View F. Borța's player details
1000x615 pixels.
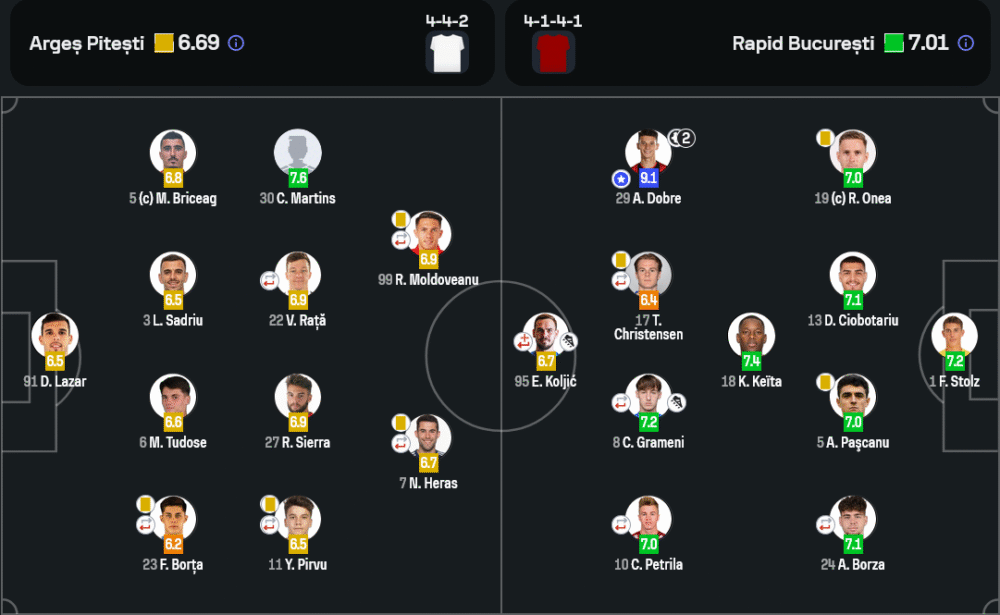click(x=173, y=520)
